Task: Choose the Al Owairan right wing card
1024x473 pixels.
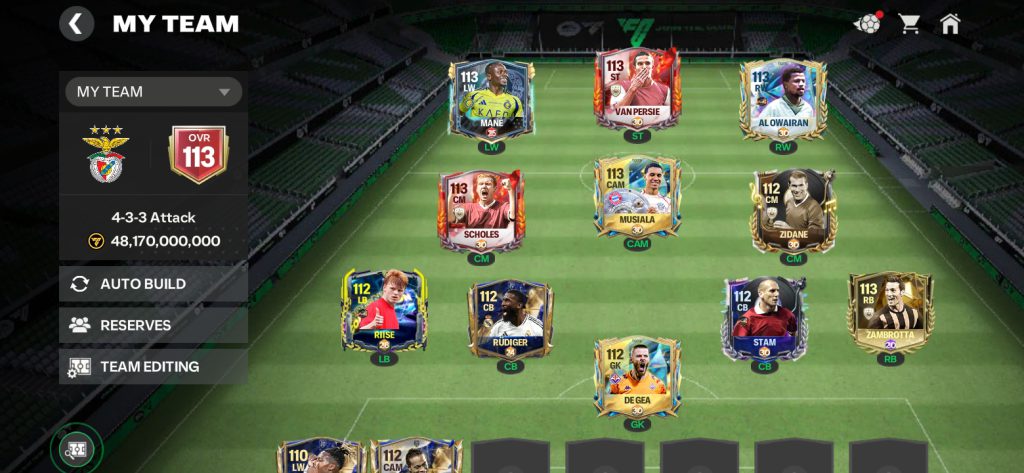Action: 783,98
